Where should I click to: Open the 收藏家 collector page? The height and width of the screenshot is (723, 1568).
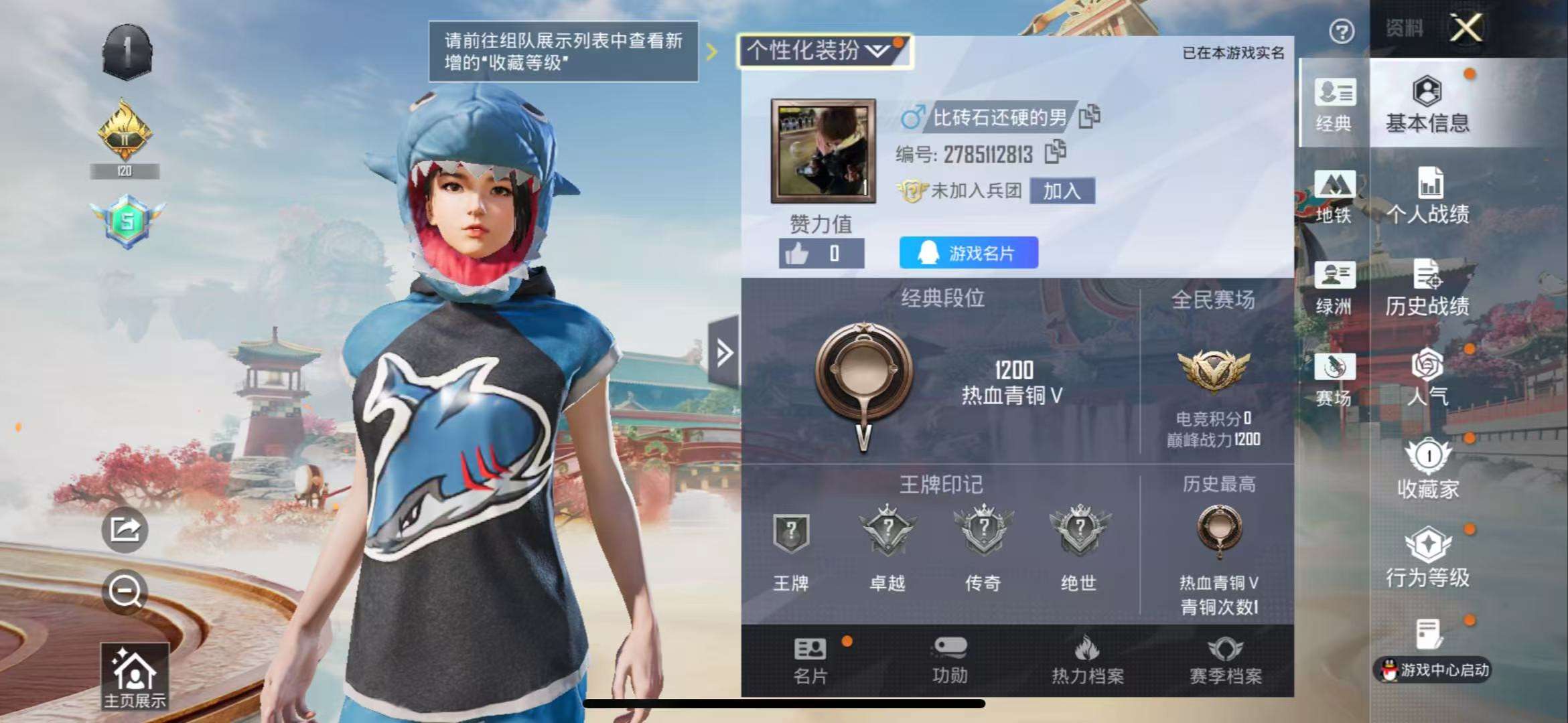tap(1428, 469)
